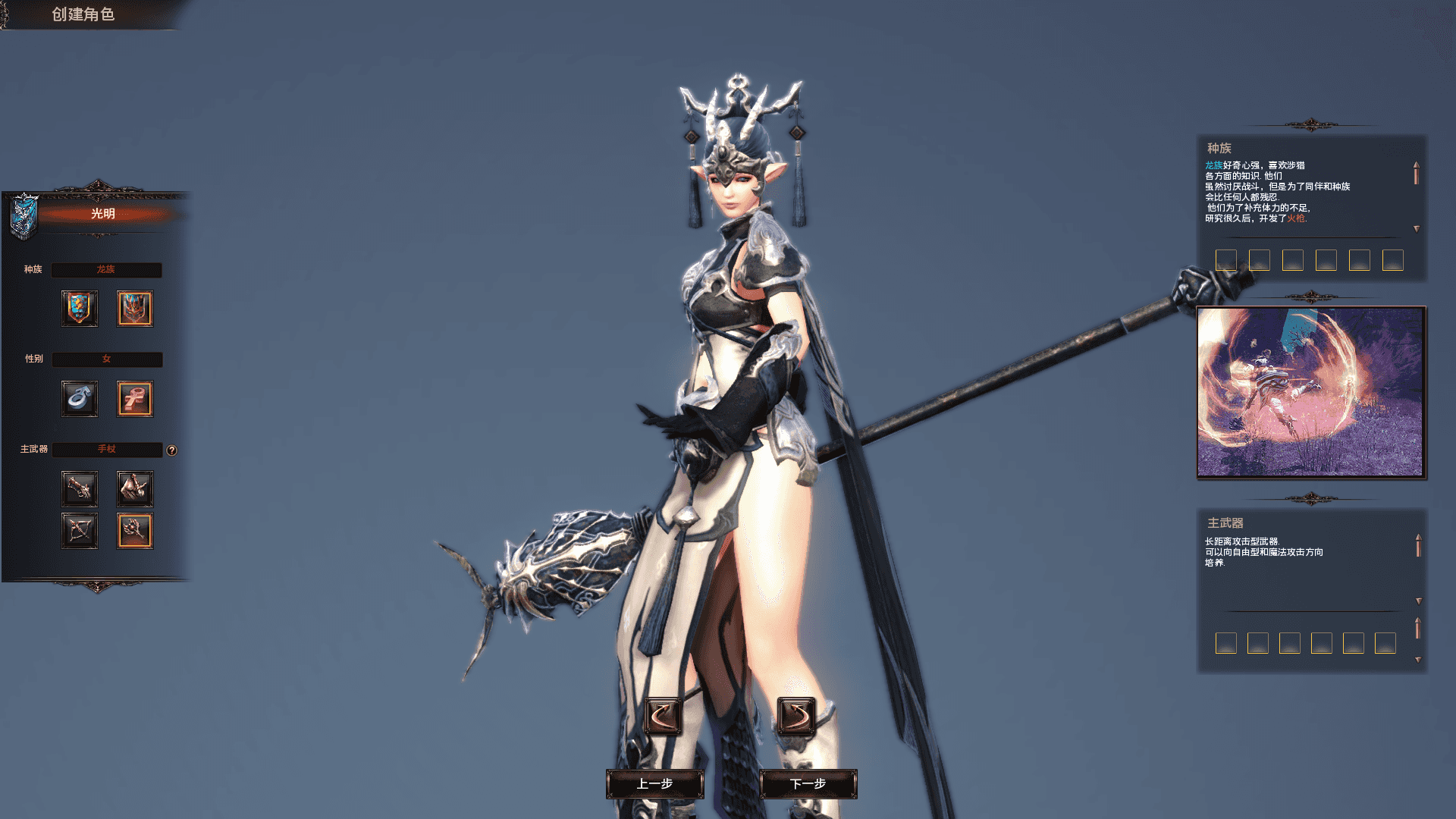The height and width of the screenshot is (819, 1456).
Task: Select the female gender symbol
Action: click(135, 399)
